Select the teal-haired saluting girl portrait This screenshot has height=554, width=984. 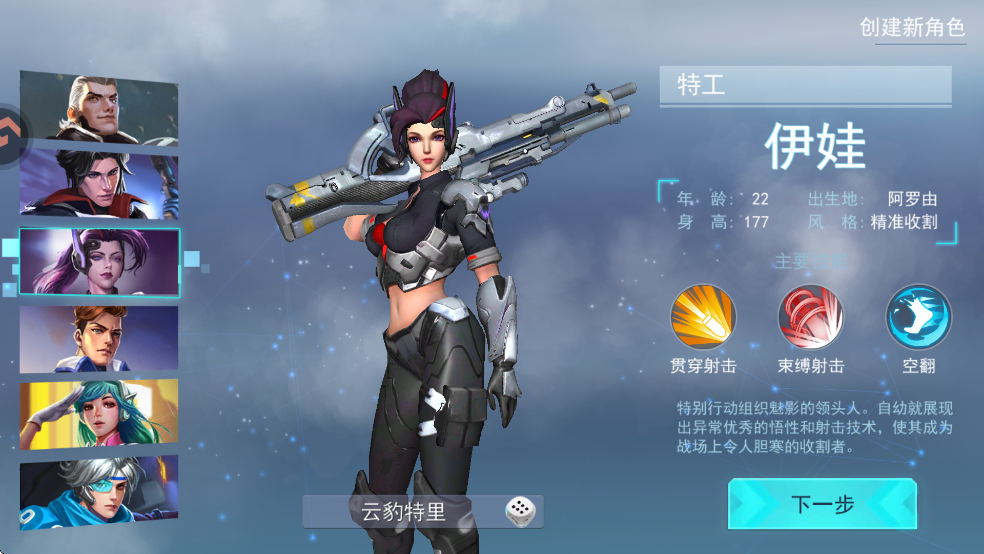pos(99,414)
